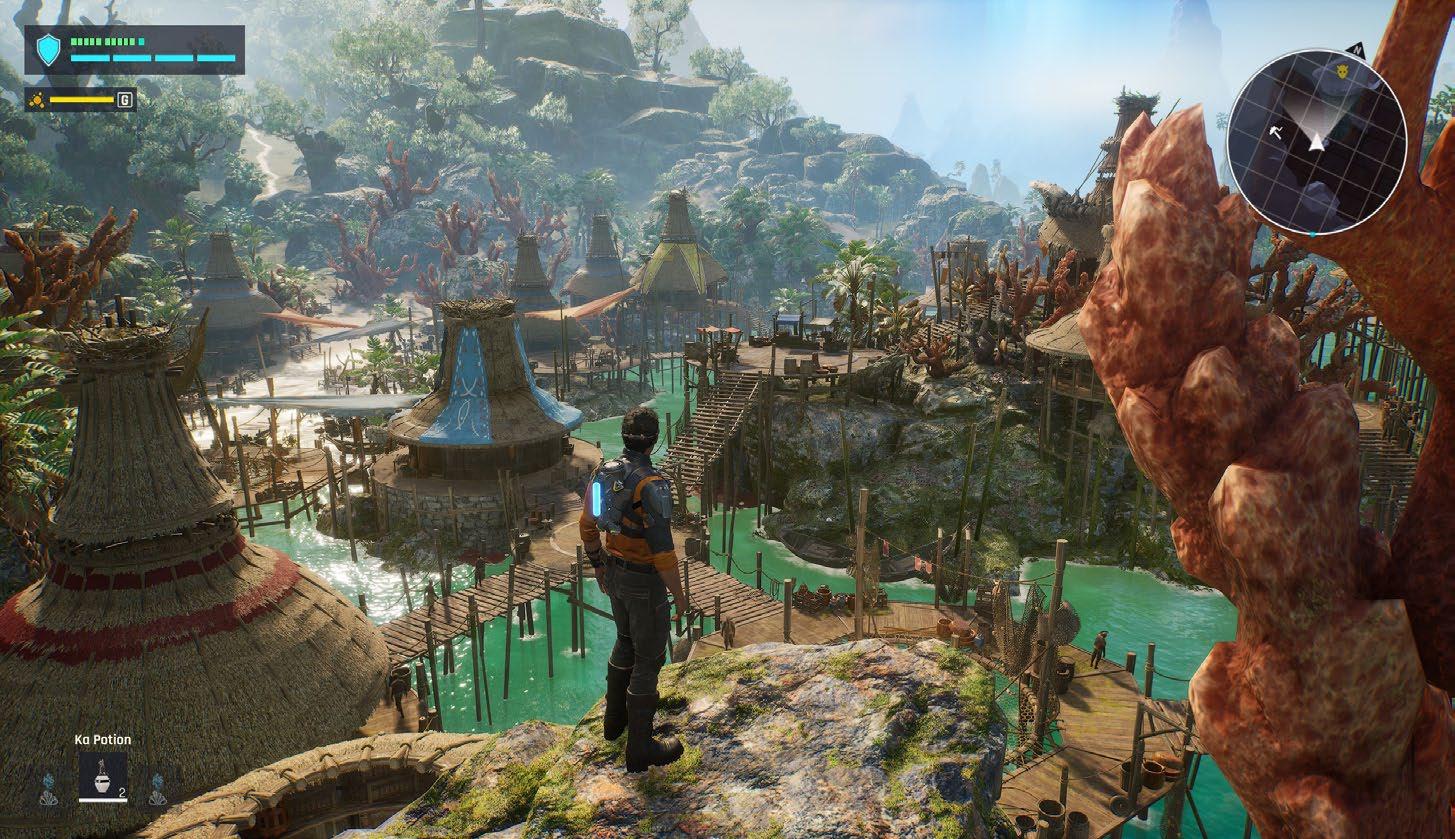Viewport: 1455px width, 839px height.
Task: Click the blue shield icon
Action: (48, 49)
